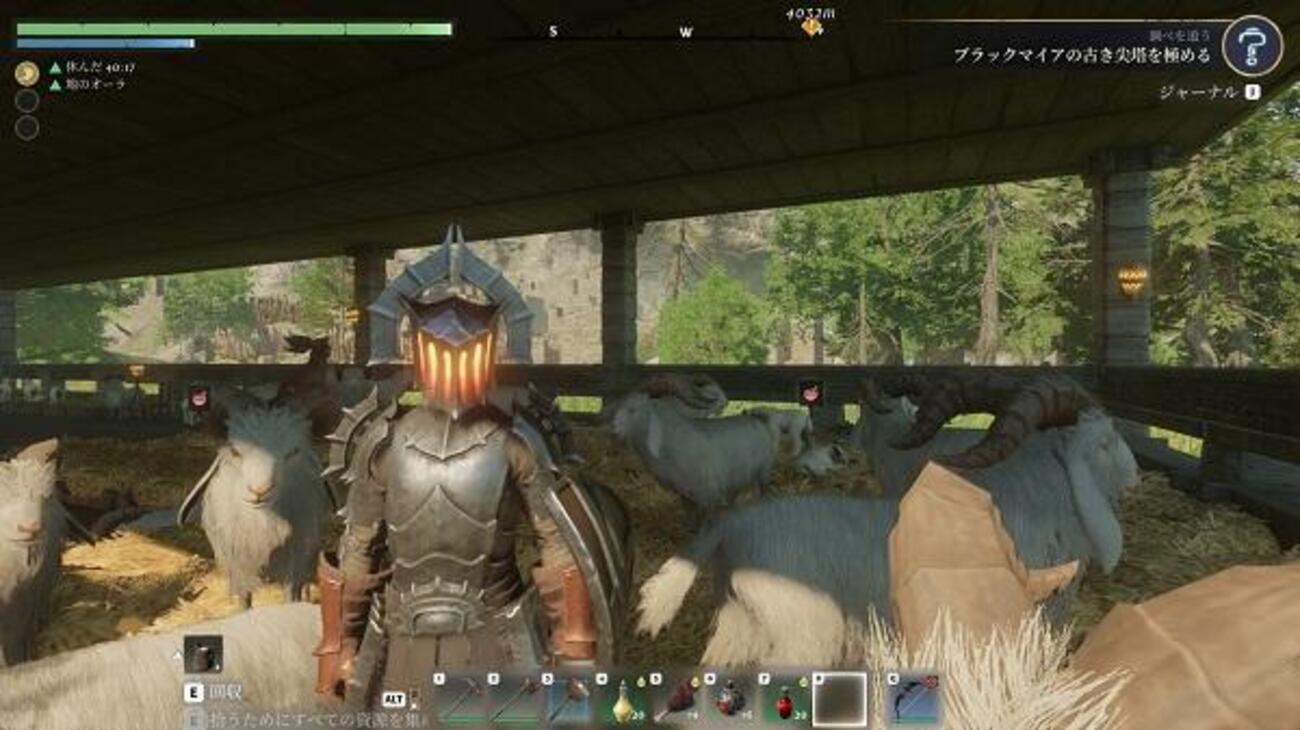1300x730 pixels.
Task: Select the empty highlighted hotbar slot
Action: [x=840, y=699]
